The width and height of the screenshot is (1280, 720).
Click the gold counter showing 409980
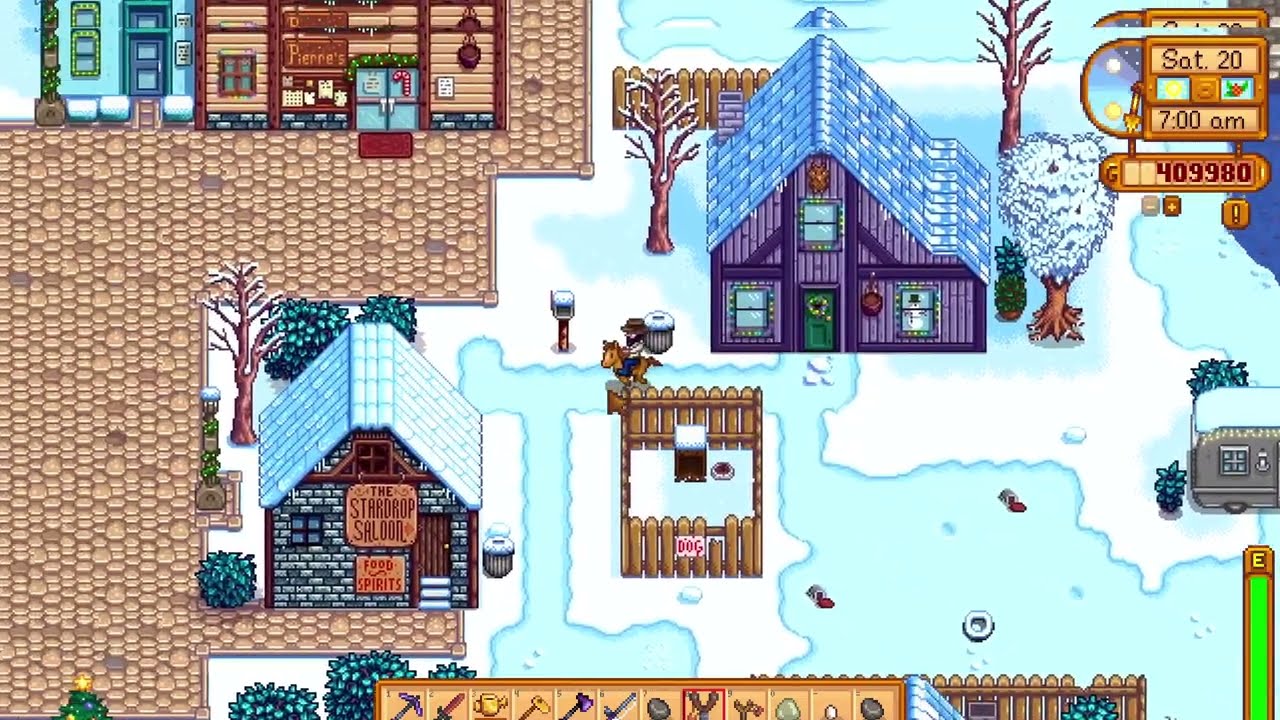1200,170
